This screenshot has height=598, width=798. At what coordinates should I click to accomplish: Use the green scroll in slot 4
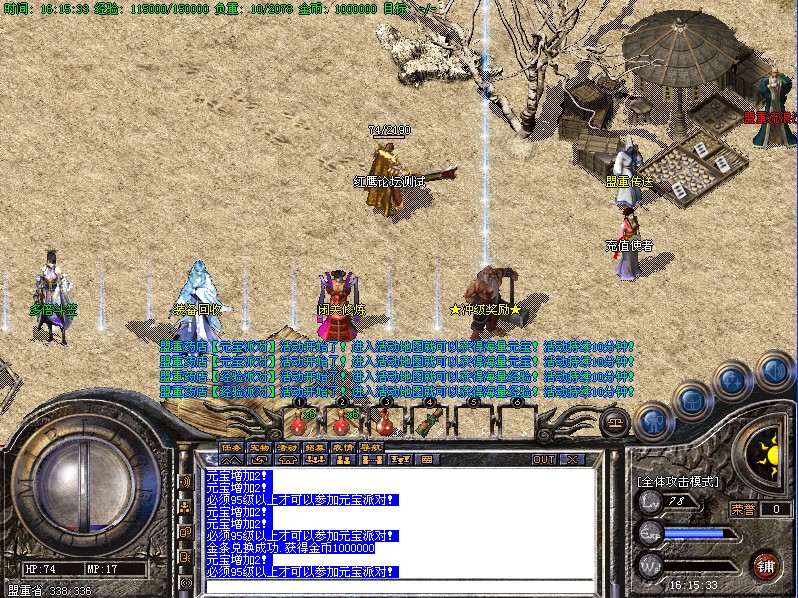[430, 422]
